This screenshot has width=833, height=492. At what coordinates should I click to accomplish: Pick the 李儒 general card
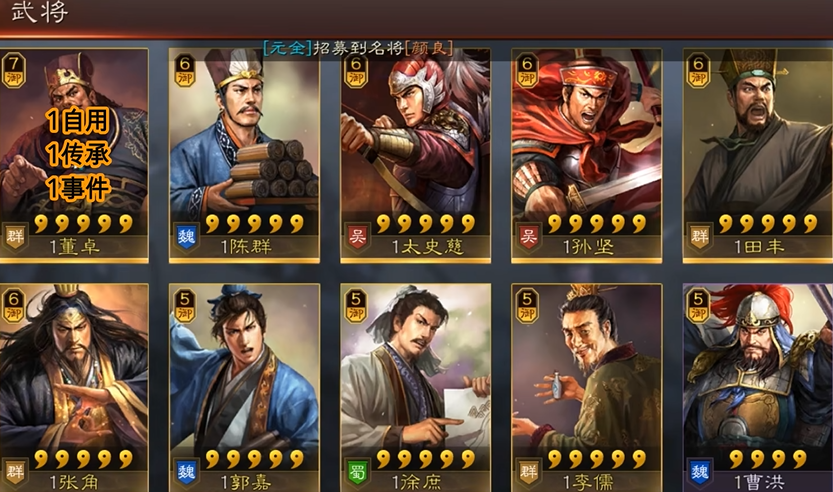click(x=586, y=385)
